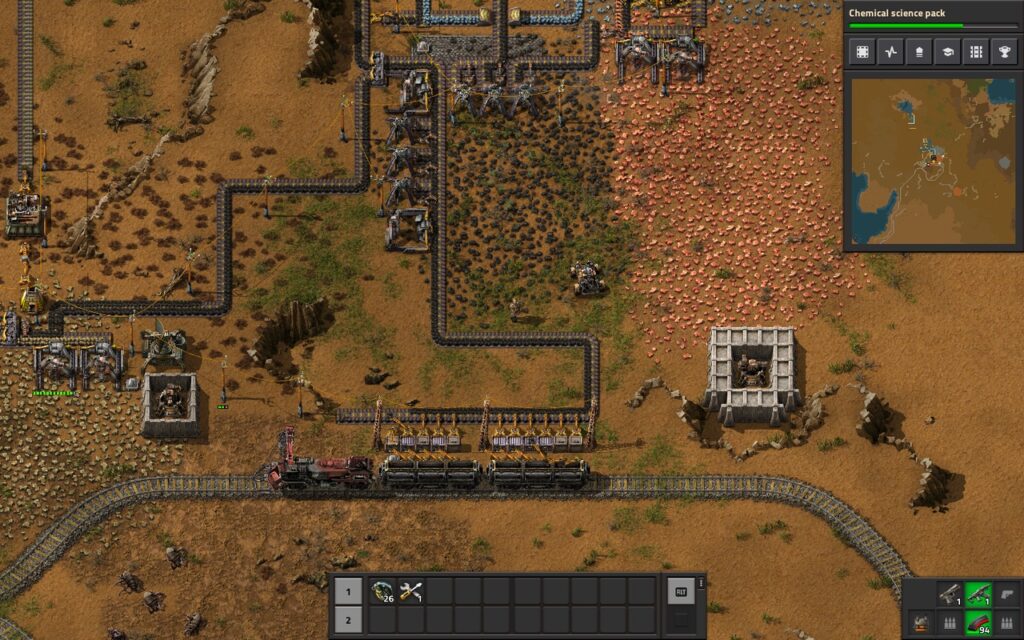
Task: Select the repair pack quickbar slot
Action: coord(411,591)
